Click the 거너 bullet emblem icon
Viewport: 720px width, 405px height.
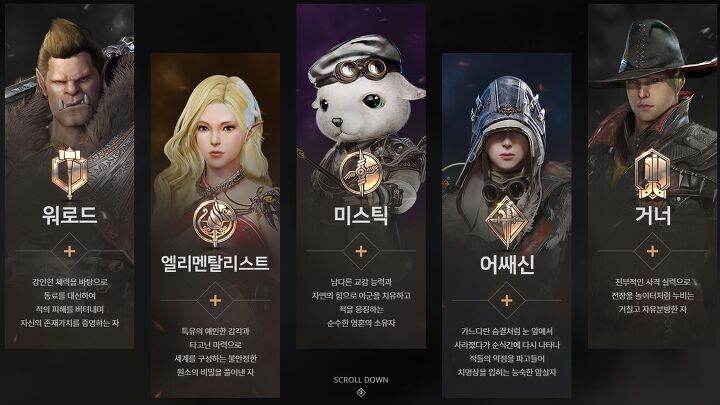point(652,174)
